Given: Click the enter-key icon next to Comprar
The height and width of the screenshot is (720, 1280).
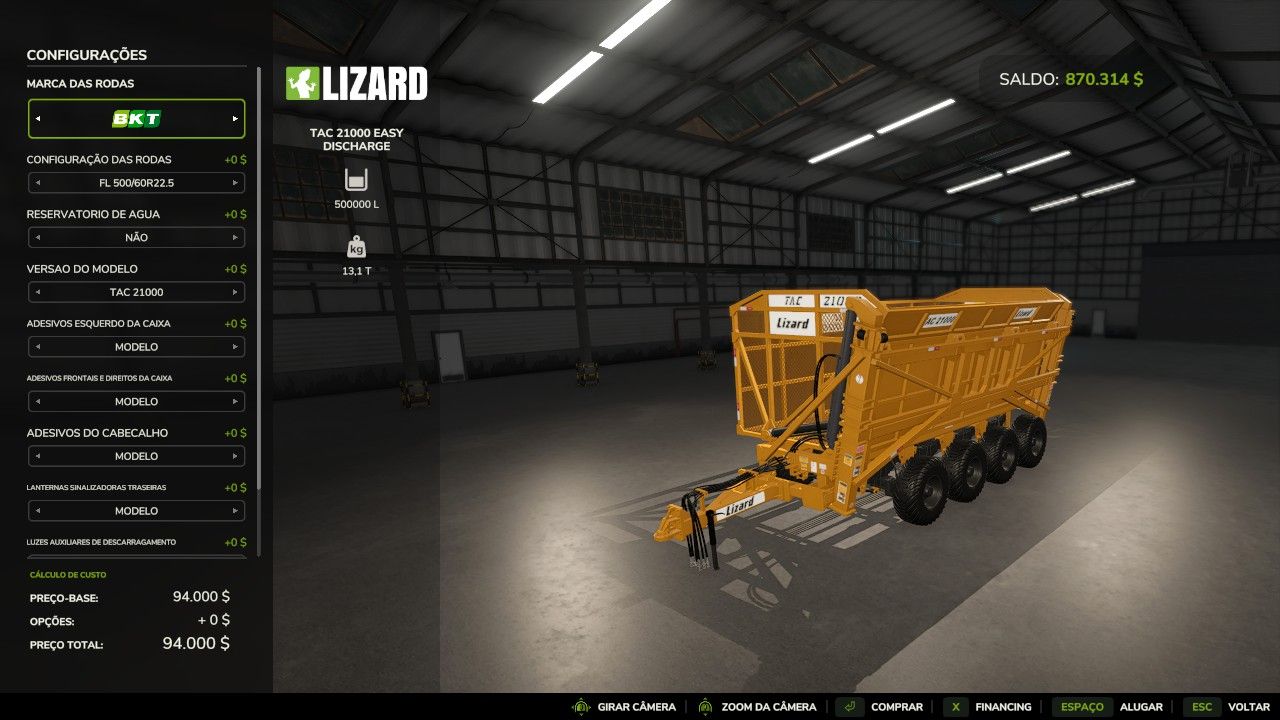Looking at the screenshot, I should pos(851,706).
